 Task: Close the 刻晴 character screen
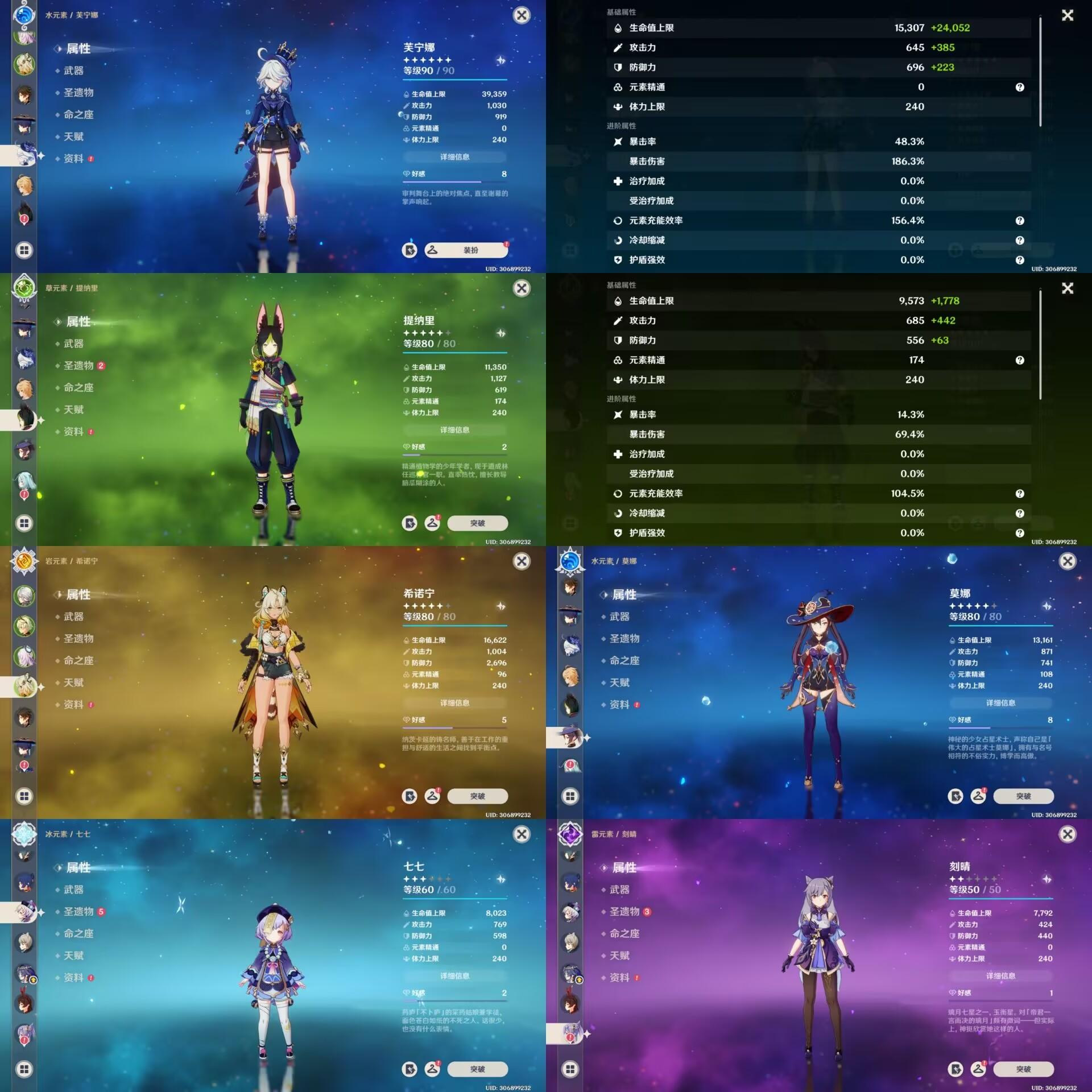1068,834
